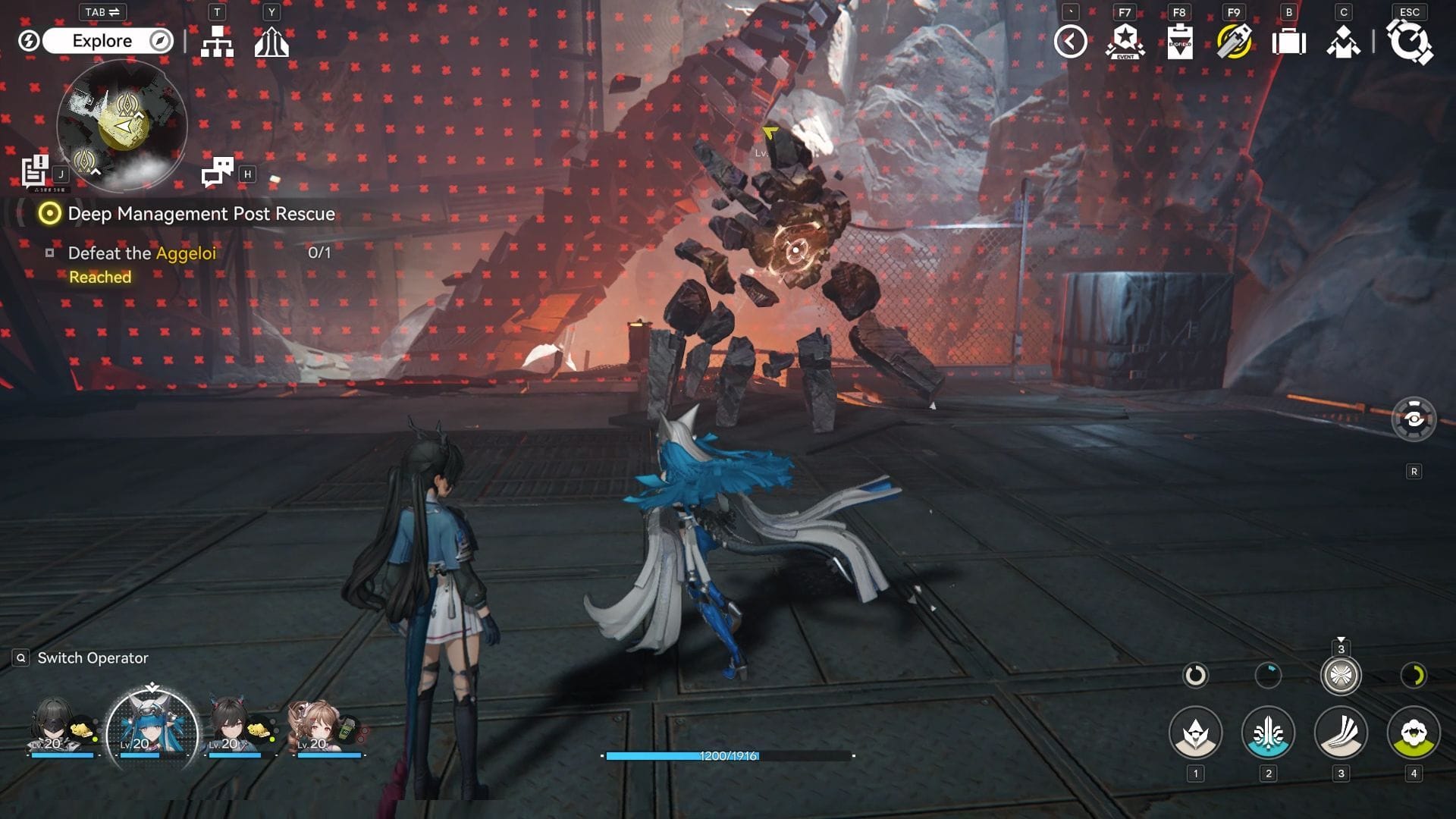Open the mission log clipboard icon
This screenshot has height=819, width=1456.
[34, 171]
